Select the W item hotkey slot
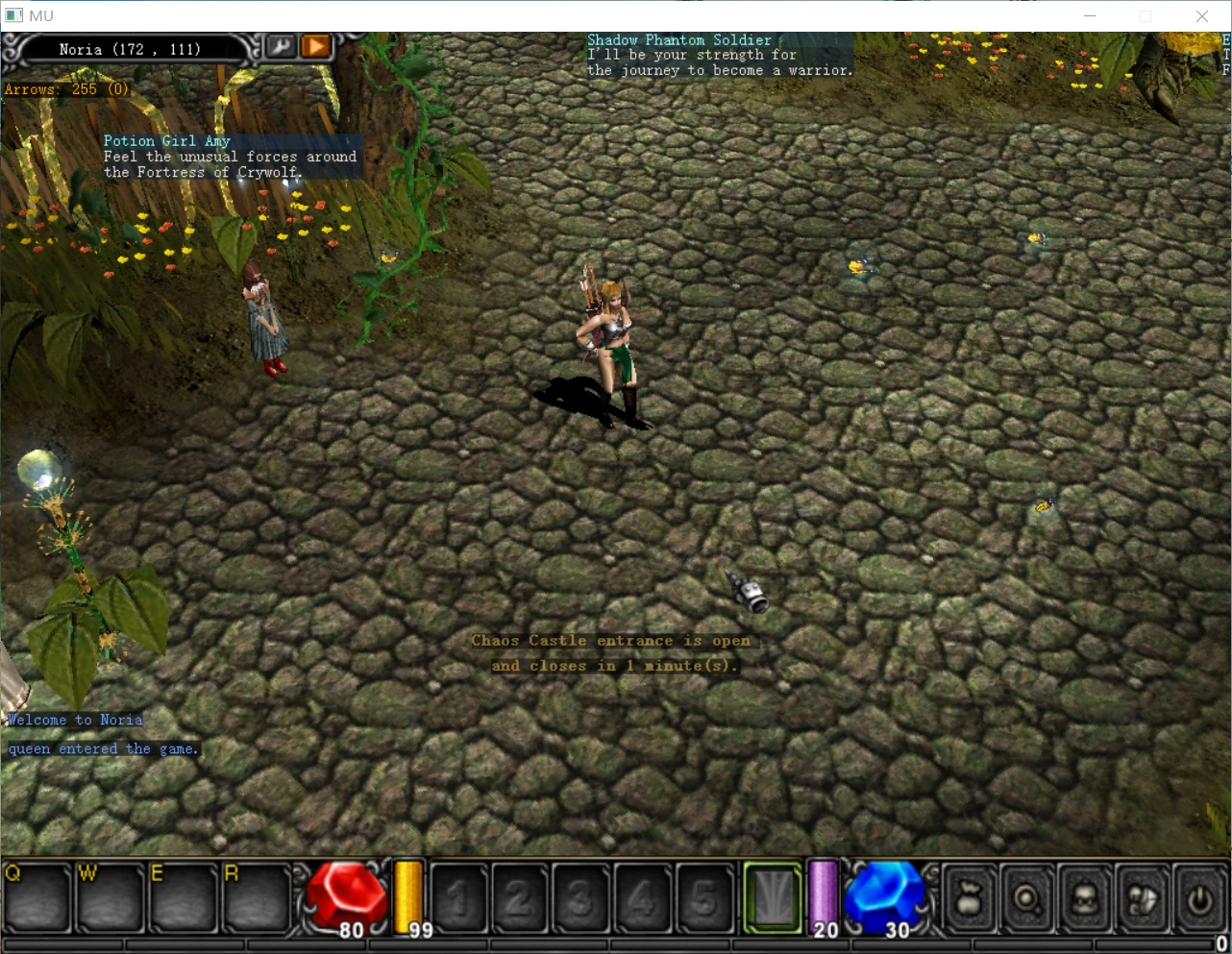The width and height of the screenshot is (1232, 954). click(110, 898)
